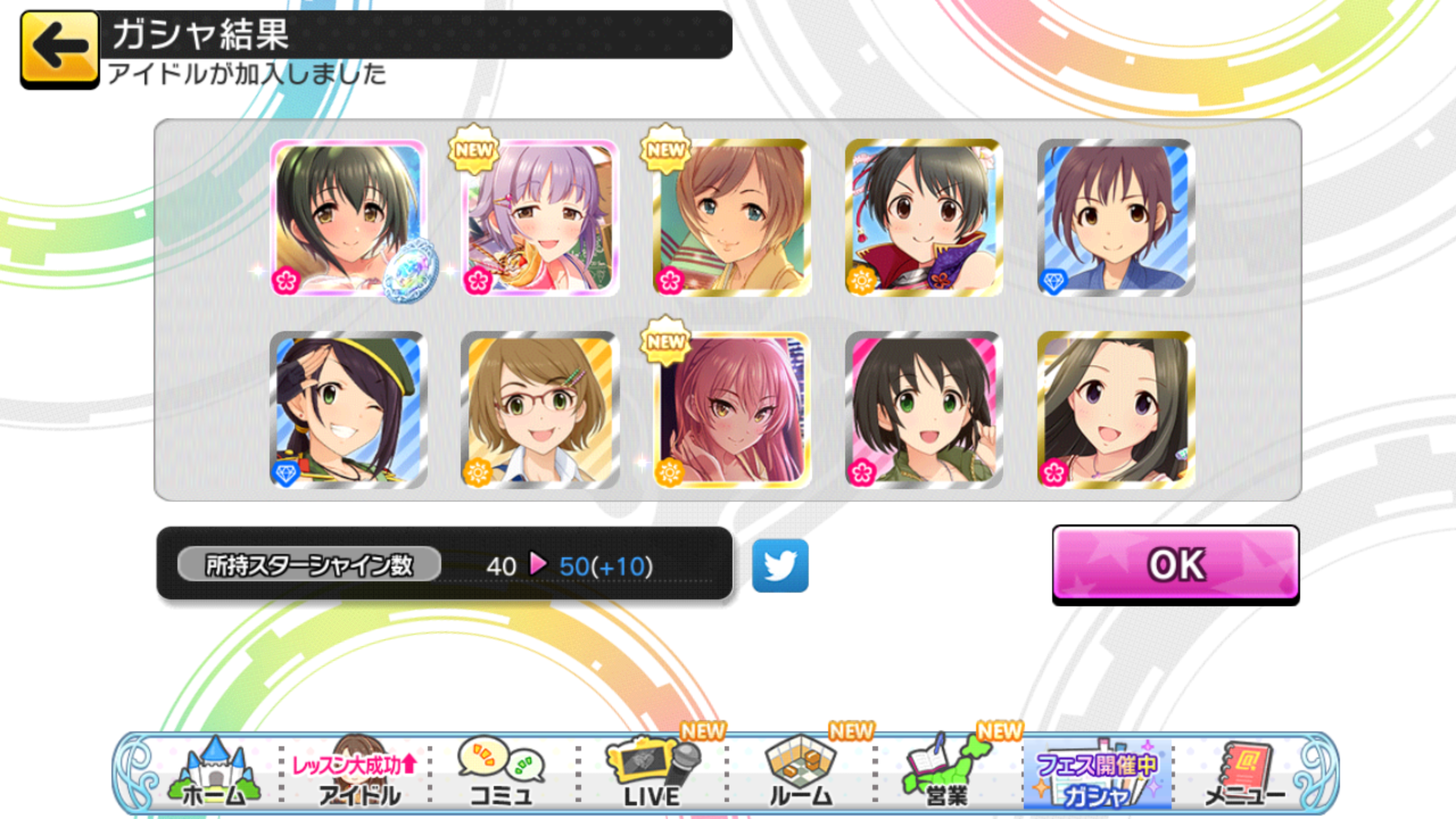Image resolution: width=1456 pixels, height=819 pixels.
Task: View the idol in red and purple costume
Action: (x=924, y=218)
